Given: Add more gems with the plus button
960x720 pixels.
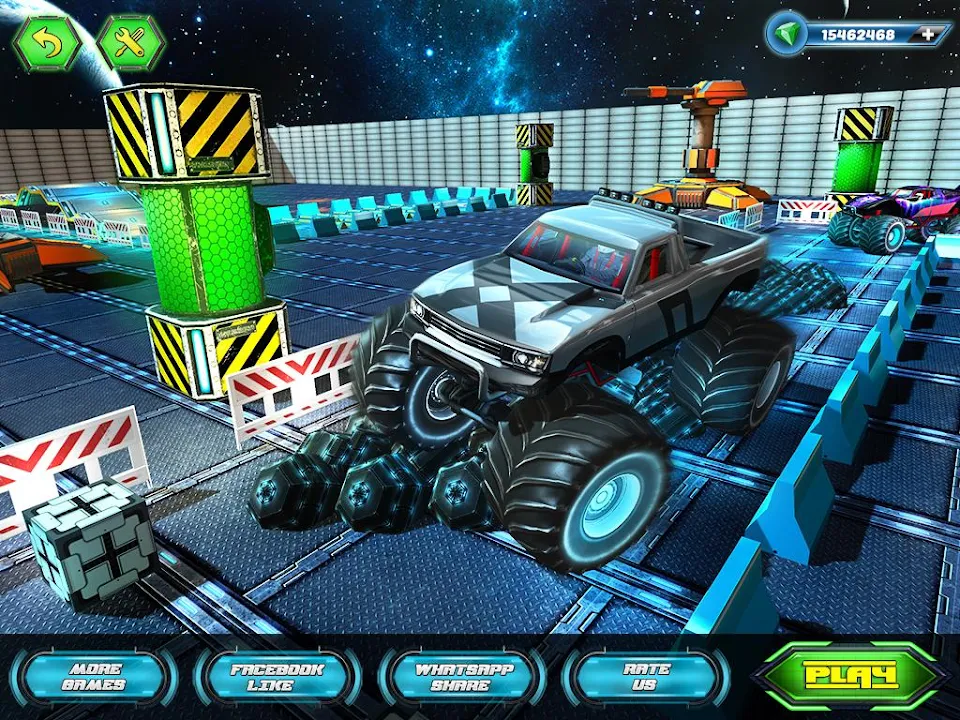Looking at the screenshot, I should tap(929, 34).
